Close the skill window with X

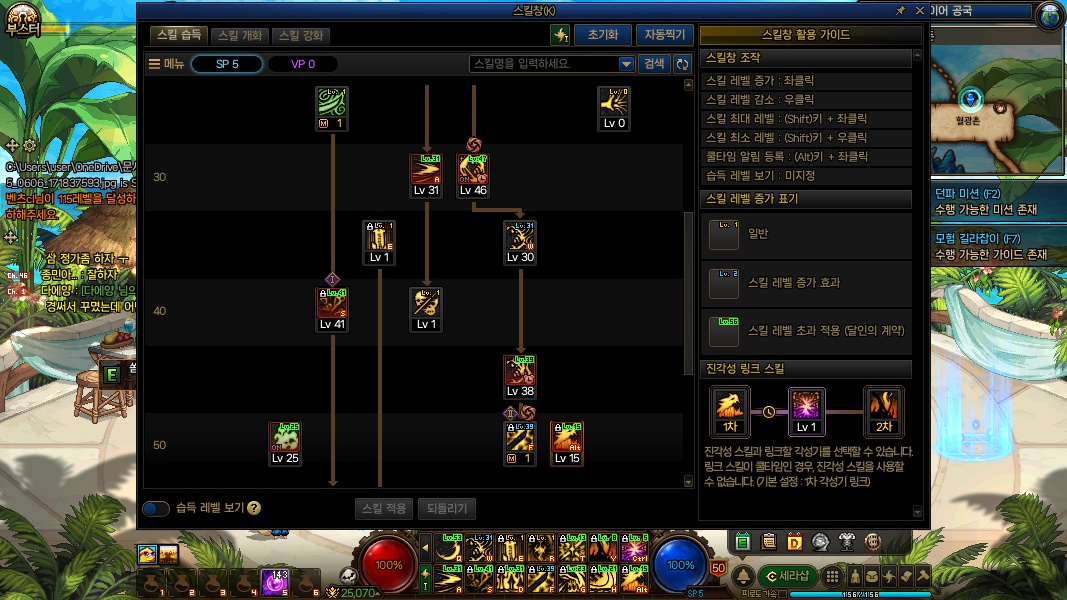tap(918, 10)
